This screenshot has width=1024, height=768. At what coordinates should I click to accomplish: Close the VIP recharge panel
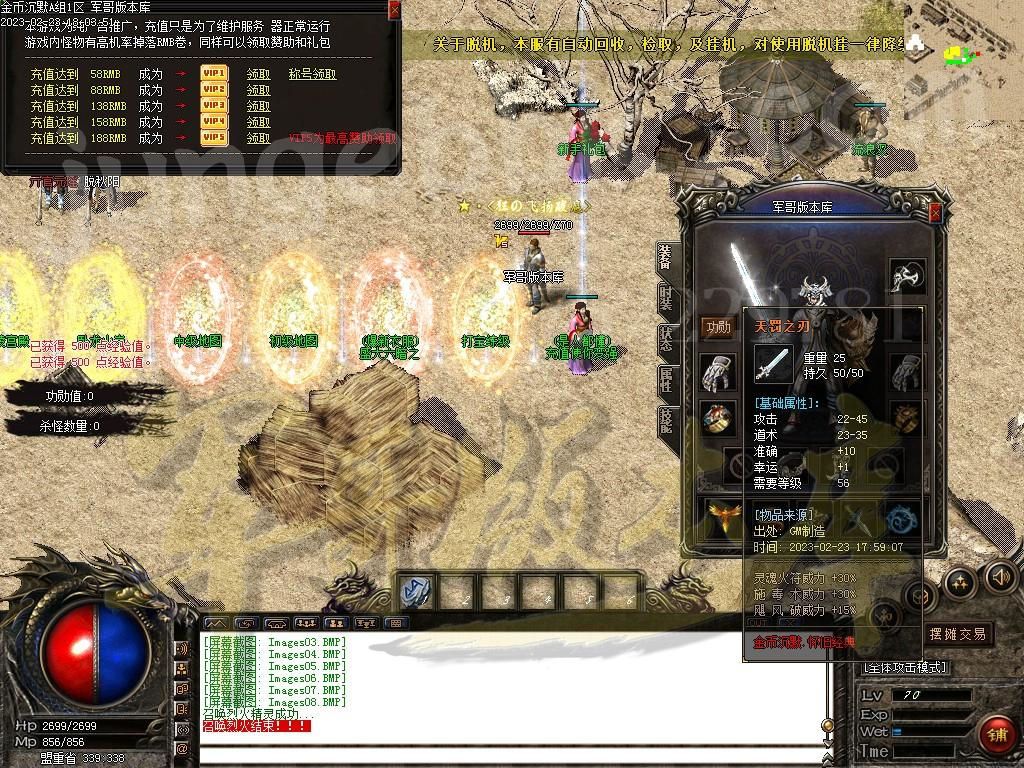click(x=394, y=10)
